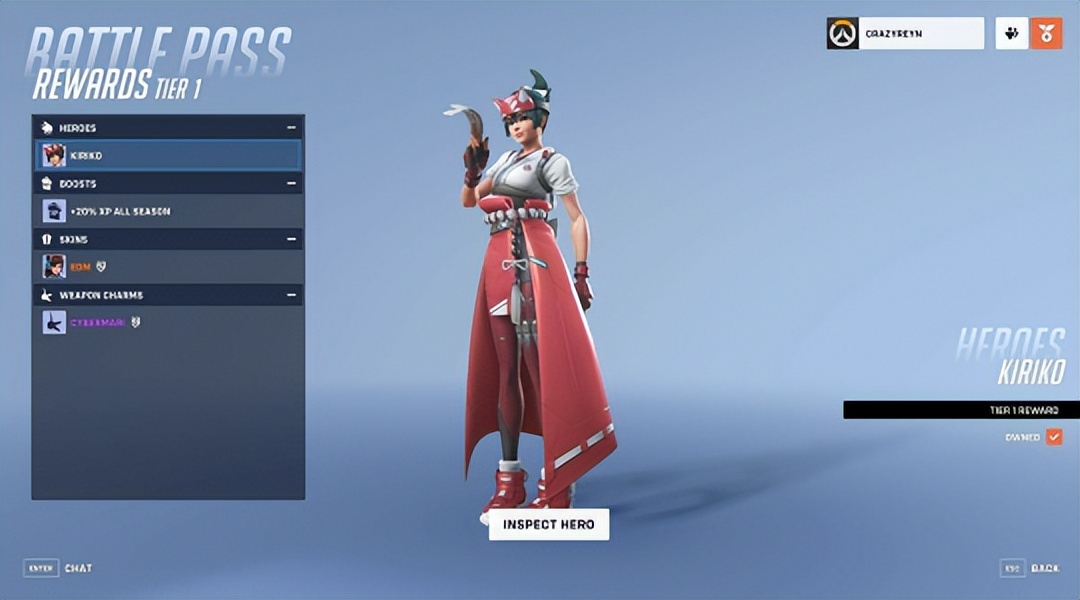The image size is (1080, 600).
Task: Collapse the Weapon Charms section
Action: pyautogui.click(x=291, y=295)
